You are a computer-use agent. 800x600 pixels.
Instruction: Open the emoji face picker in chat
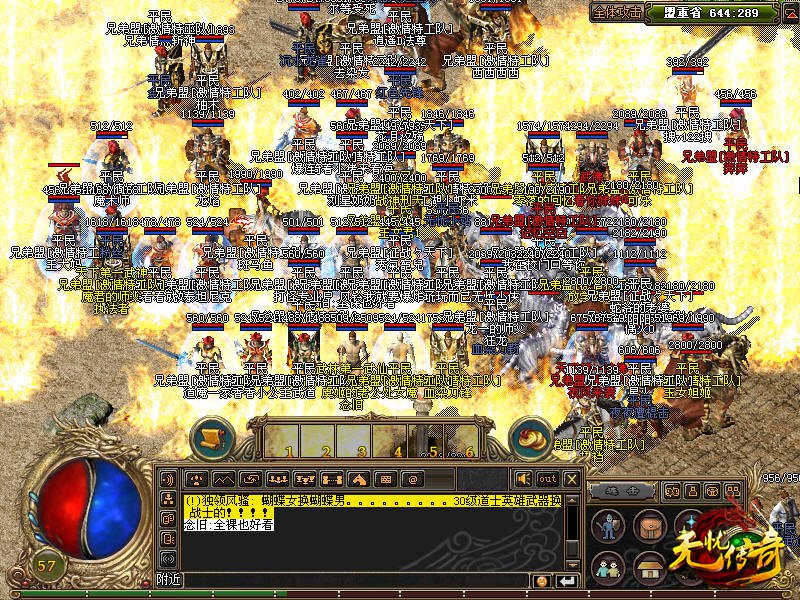541,581
